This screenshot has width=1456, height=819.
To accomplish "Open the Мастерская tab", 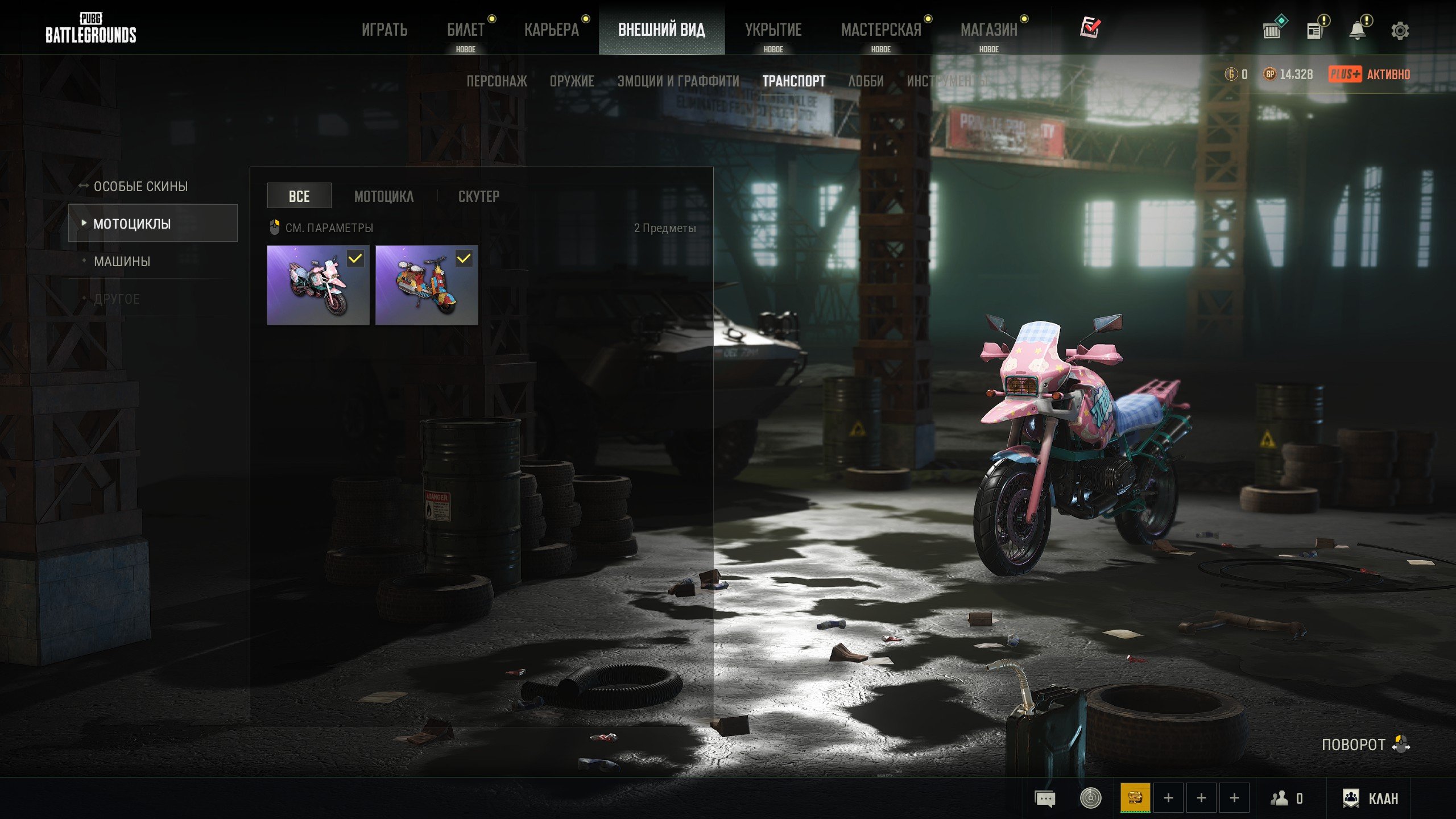I will point(880,30).
